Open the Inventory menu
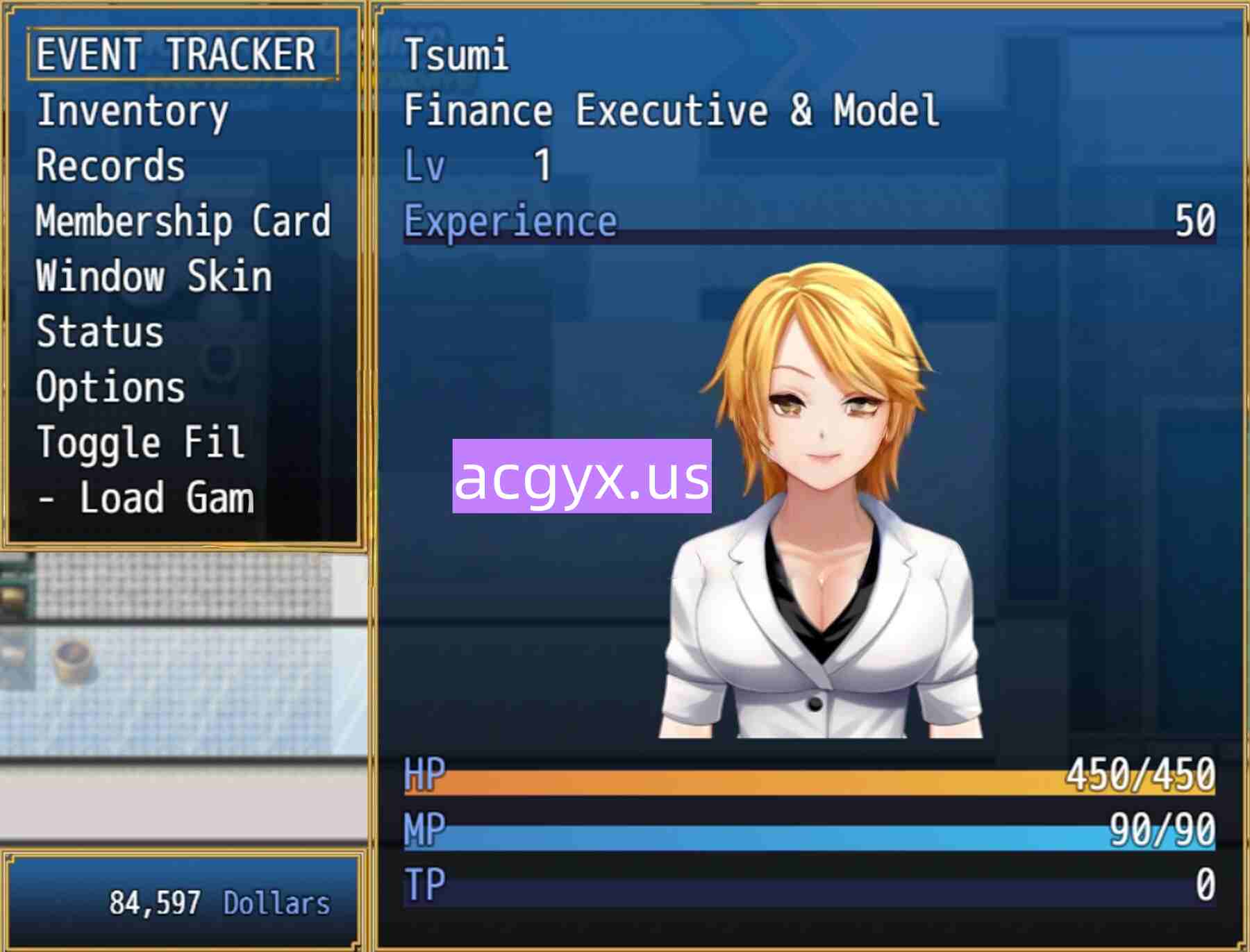Screen dimensions: 1250x952 point(132,111)
